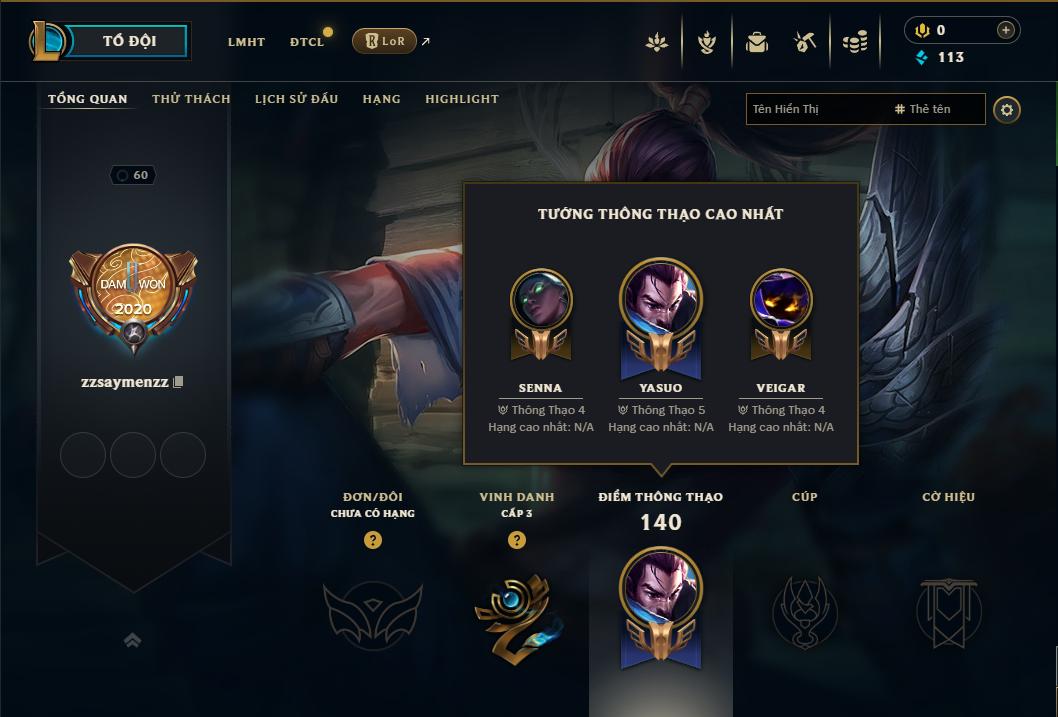Switch to ĐTCL game mode
The width and height of the screenshot is (1058, 717).
(x=307, y=42)
